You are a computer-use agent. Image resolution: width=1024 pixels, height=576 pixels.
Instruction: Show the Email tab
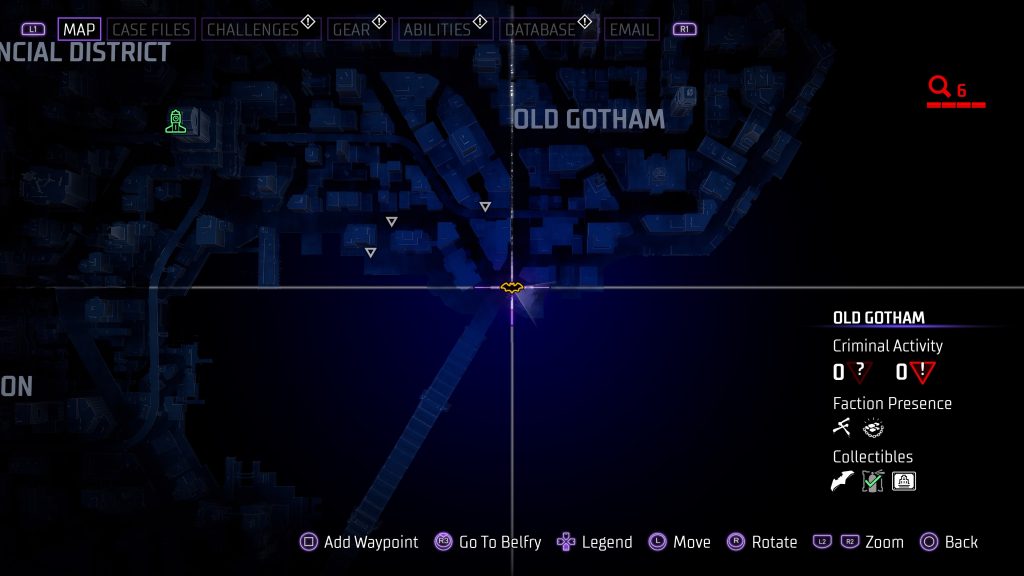[x=632, y=30]
